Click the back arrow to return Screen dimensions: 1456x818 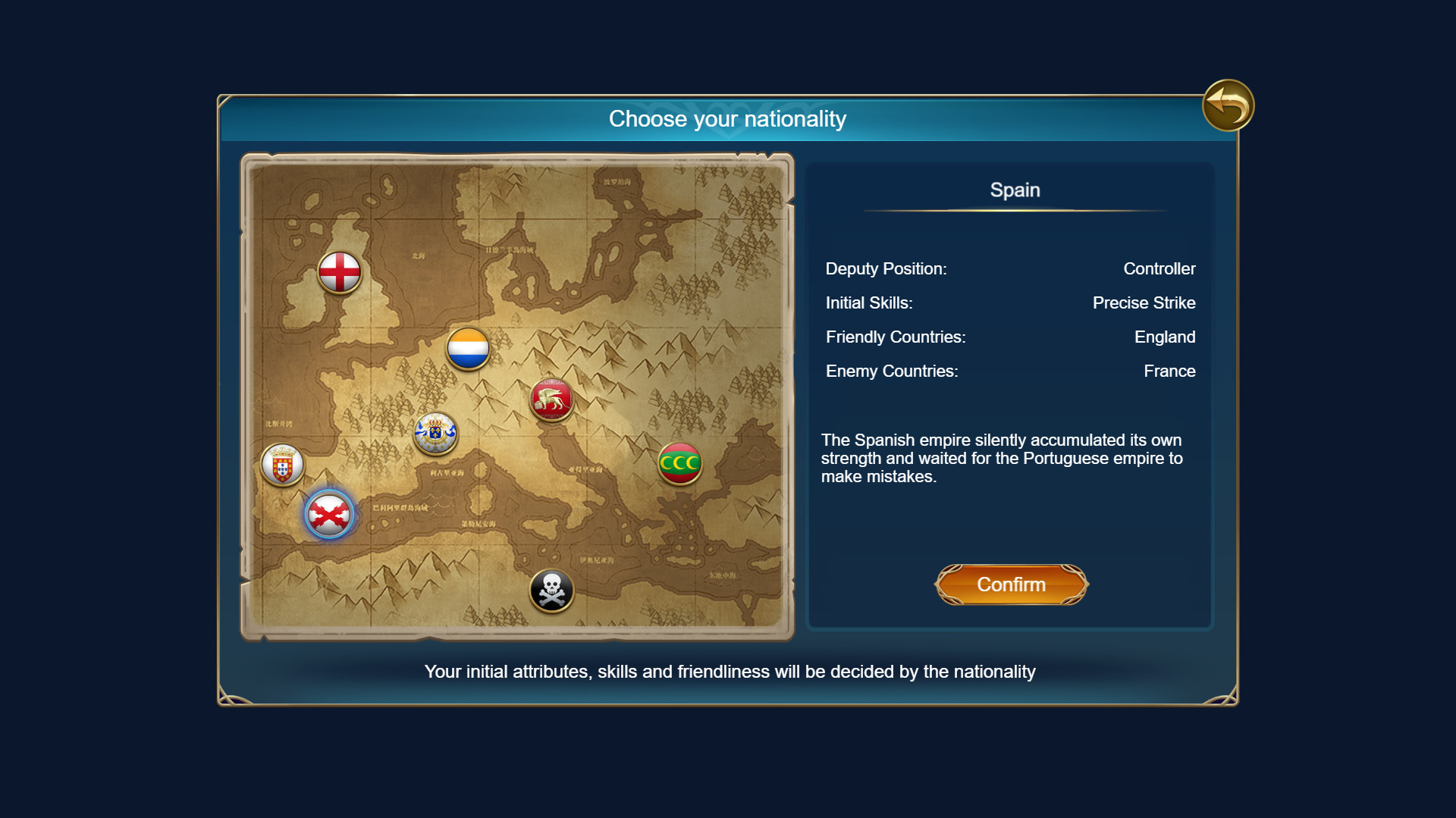(1226, 105)
